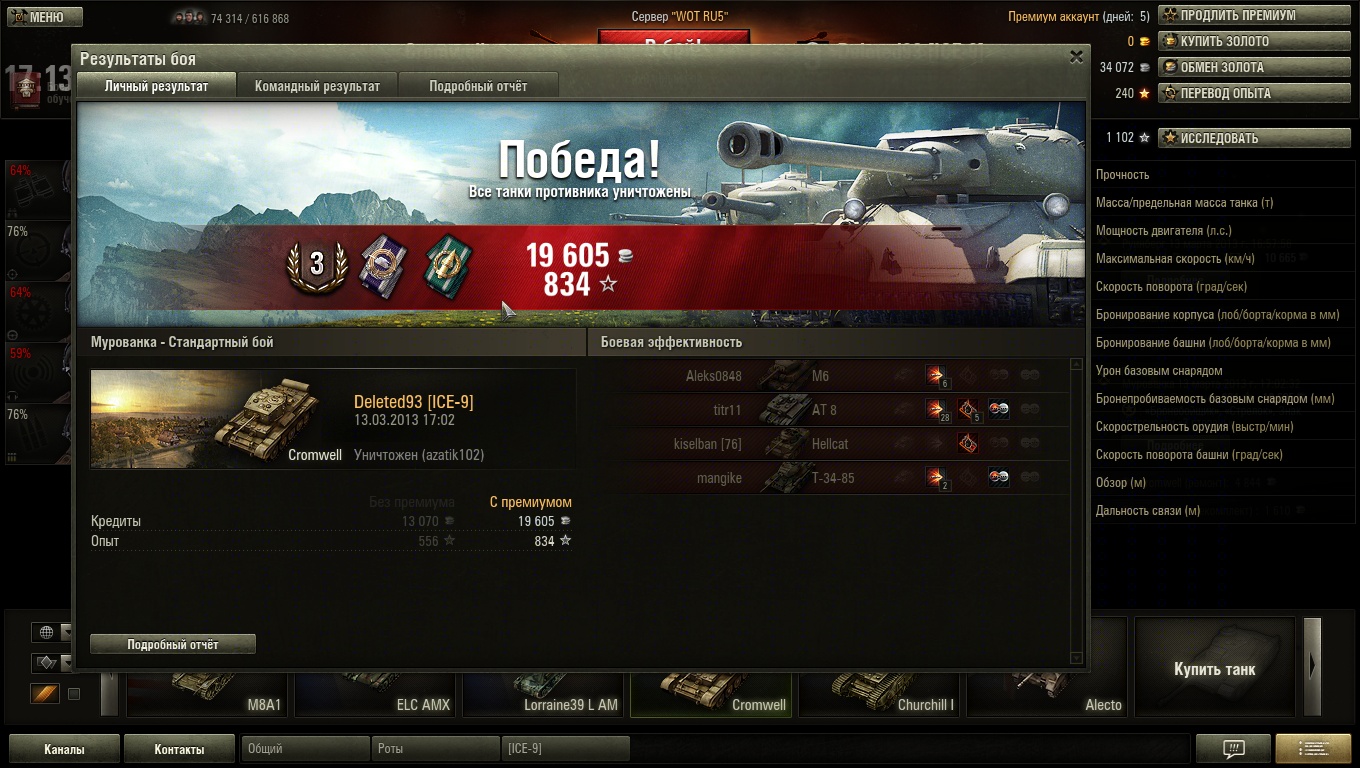Select the Личный результат tab
1360x768 pixels.
click(x=156, y=86)
